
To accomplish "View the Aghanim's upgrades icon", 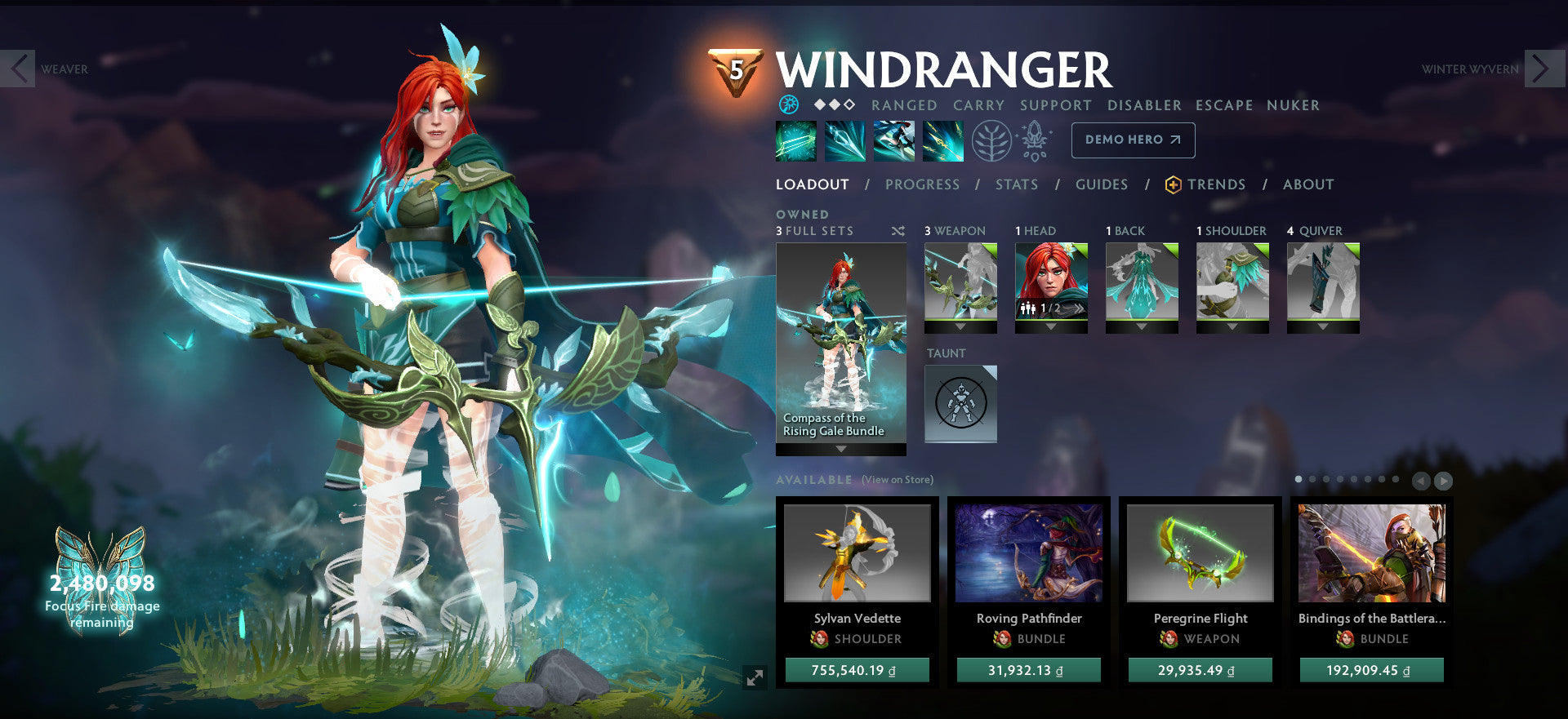I will (1033, 140).
